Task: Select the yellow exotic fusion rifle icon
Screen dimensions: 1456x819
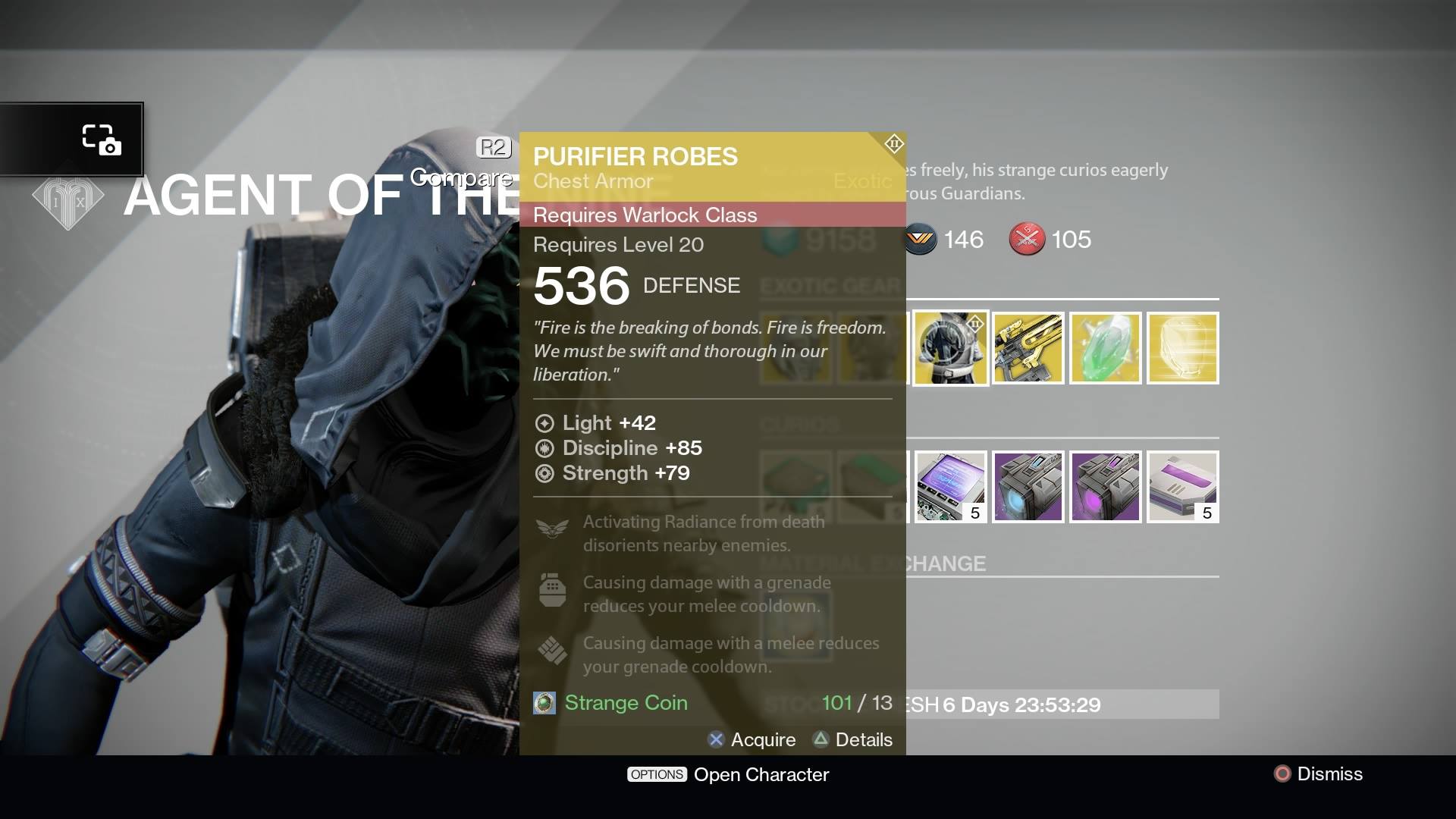Action: pyautogui.click(x=1028, y=348)
